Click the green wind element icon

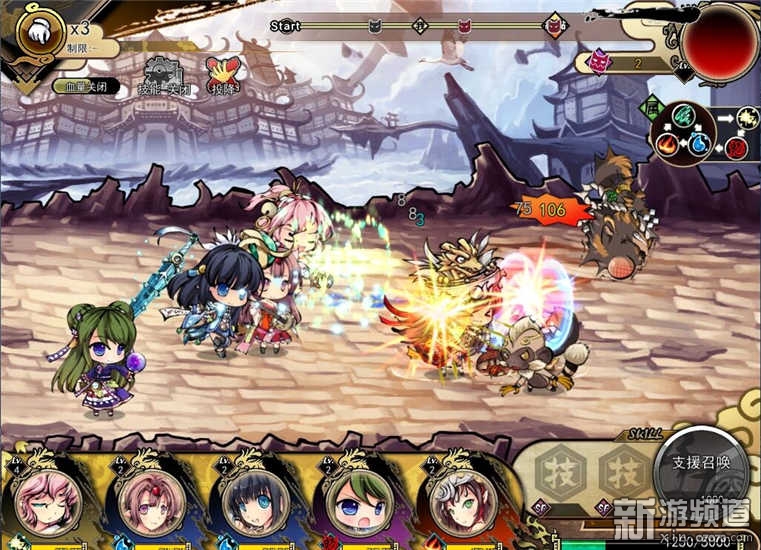[x=683, y=116]
